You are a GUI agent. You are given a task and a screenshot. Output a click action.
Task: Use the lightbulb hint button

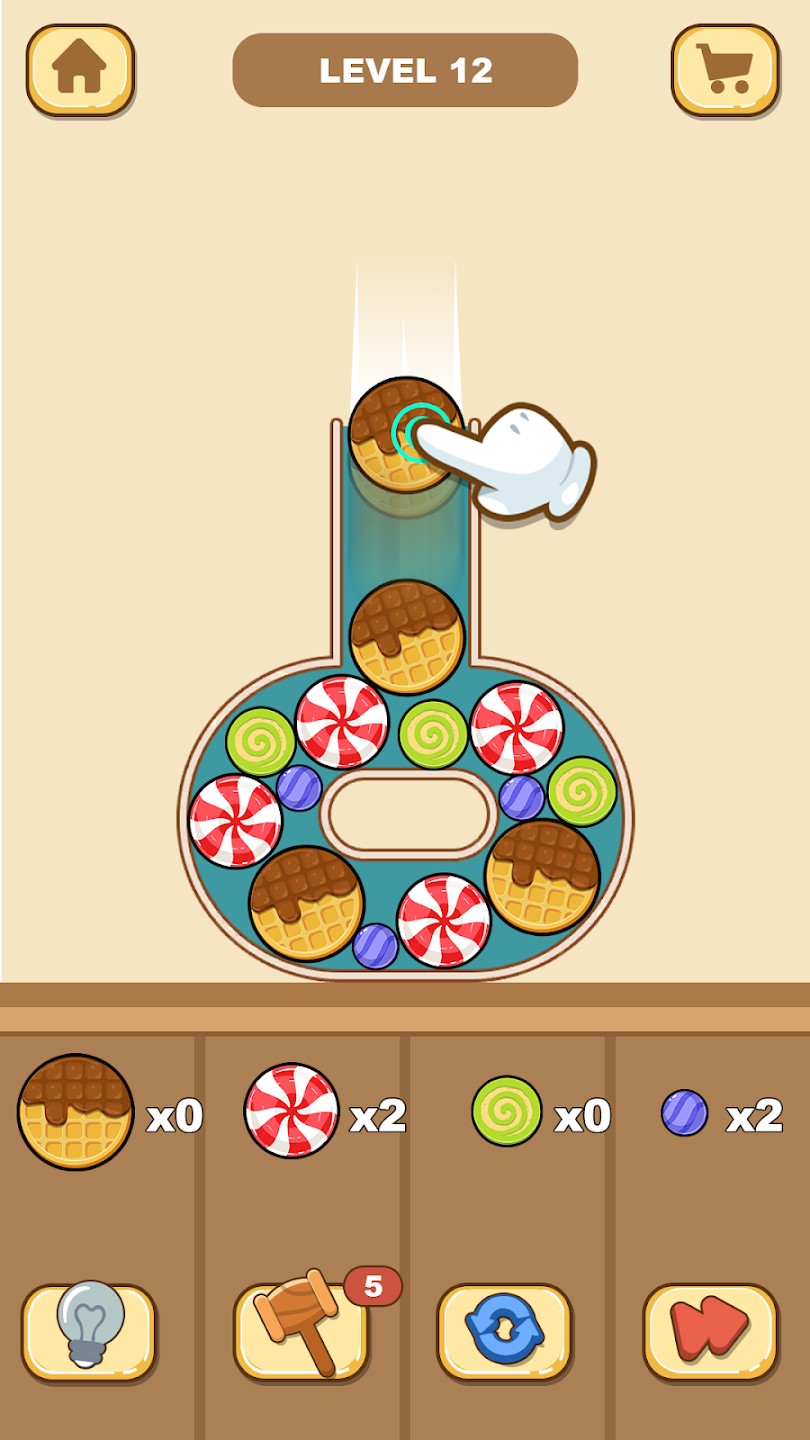tap(89, 1332)
